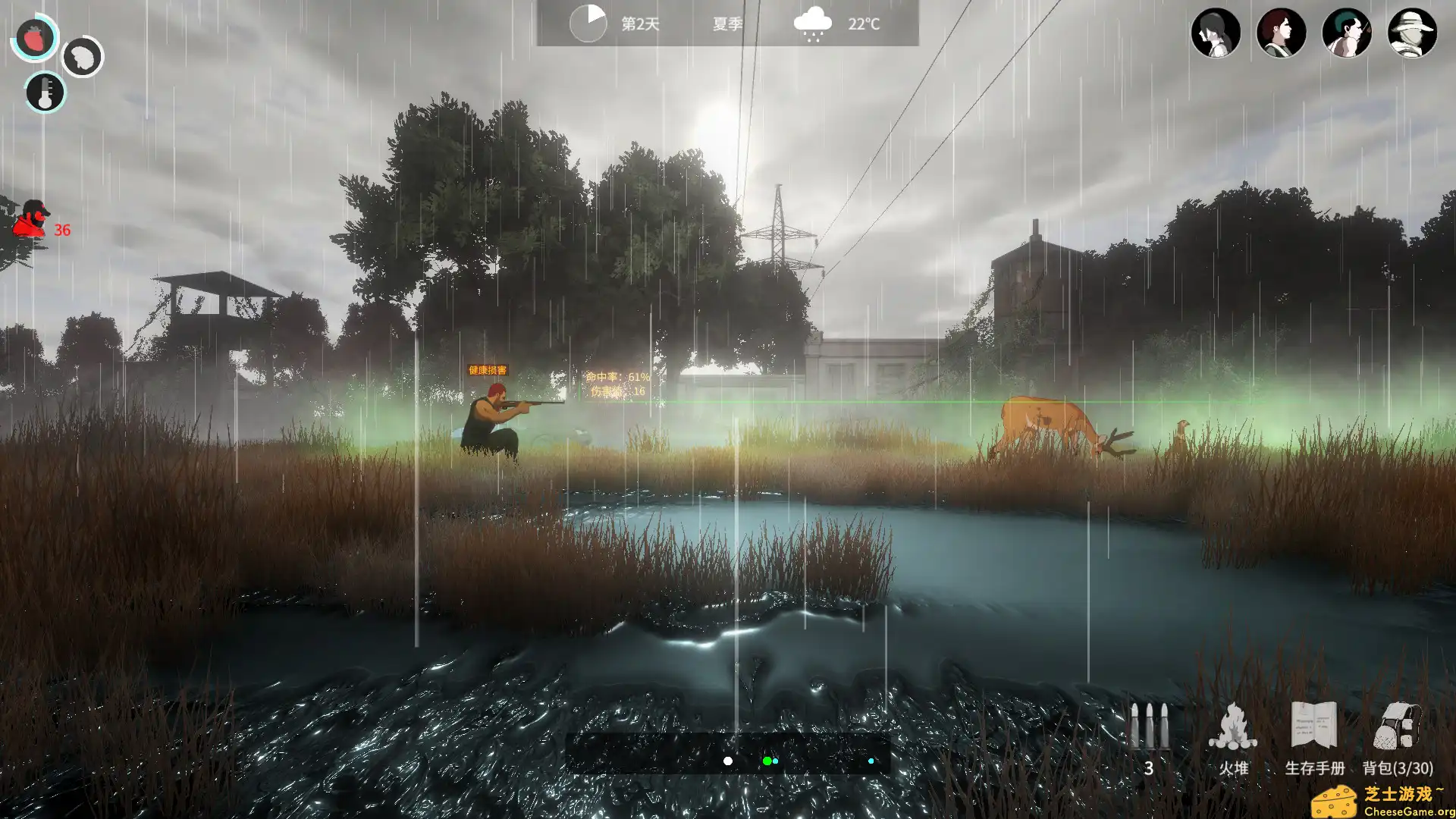Select the 夏季 season label
The image size is (1456, 819).
726,24
